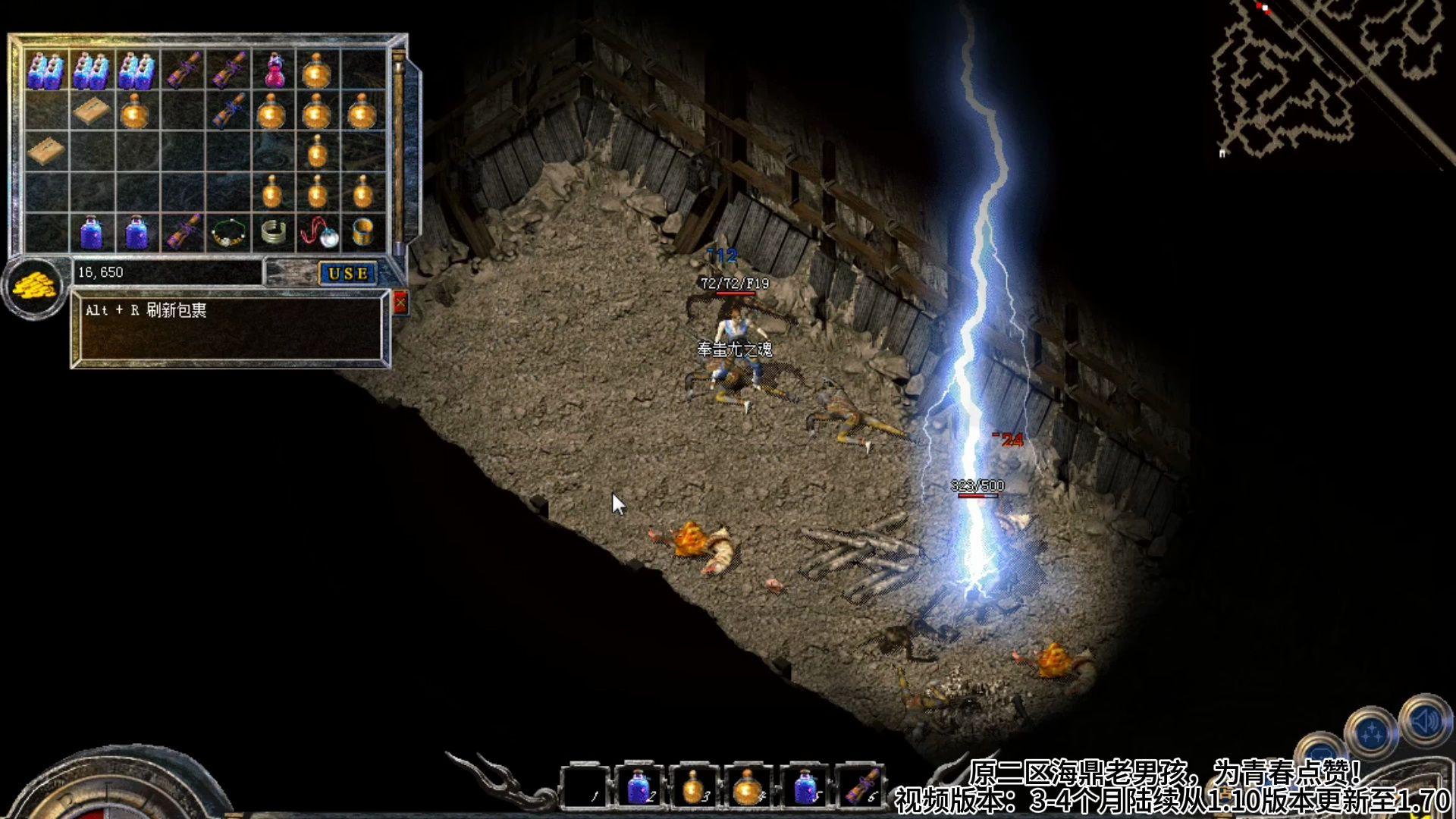Close the inventory with the red X
The image size is (1456, 819).
(x=400, y=303)
